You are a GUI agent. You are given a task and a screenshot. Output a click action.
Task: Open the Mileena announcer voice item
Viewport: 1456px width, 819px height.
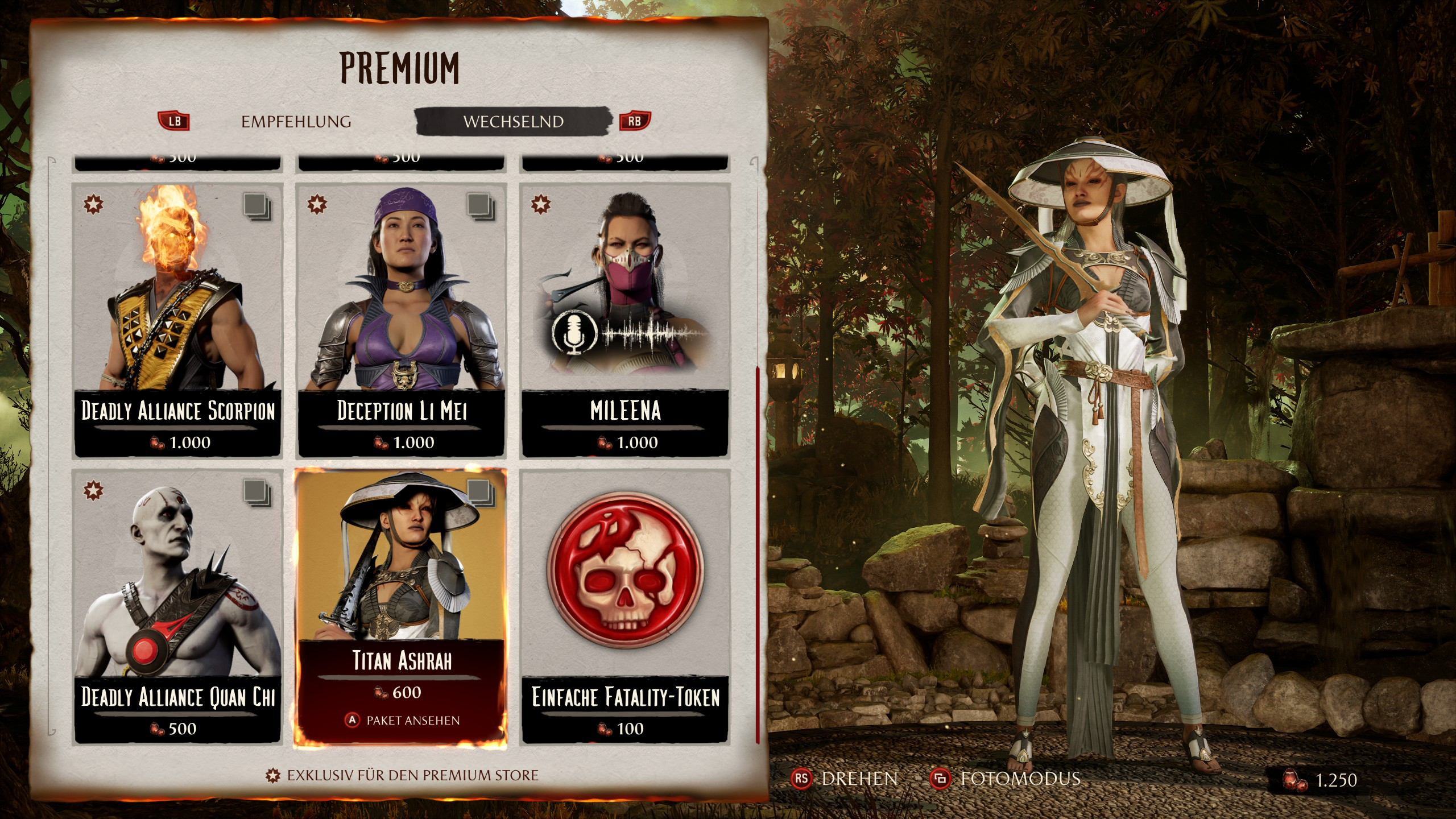point(625,320)
